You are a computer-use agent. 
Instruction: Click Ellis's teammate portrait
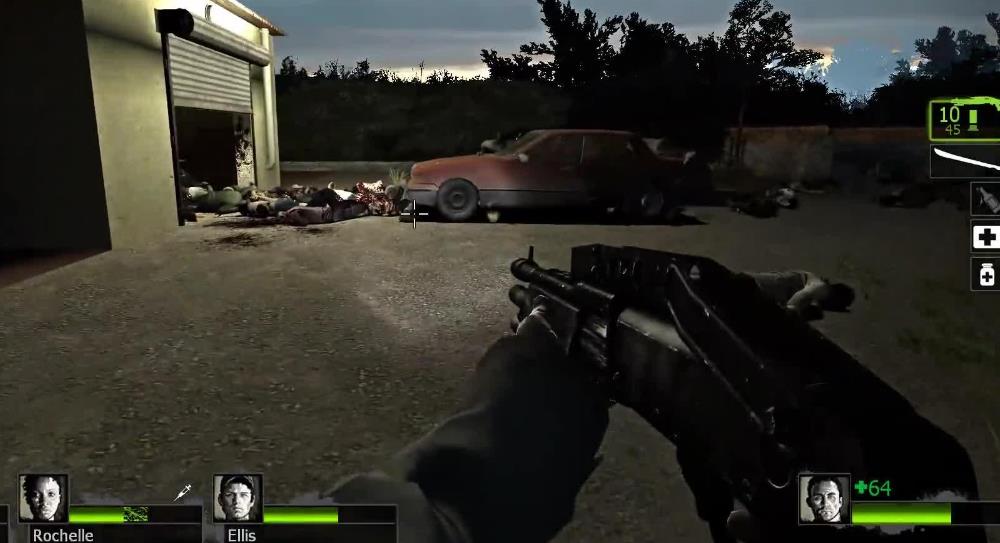click(x=237, y=498)
